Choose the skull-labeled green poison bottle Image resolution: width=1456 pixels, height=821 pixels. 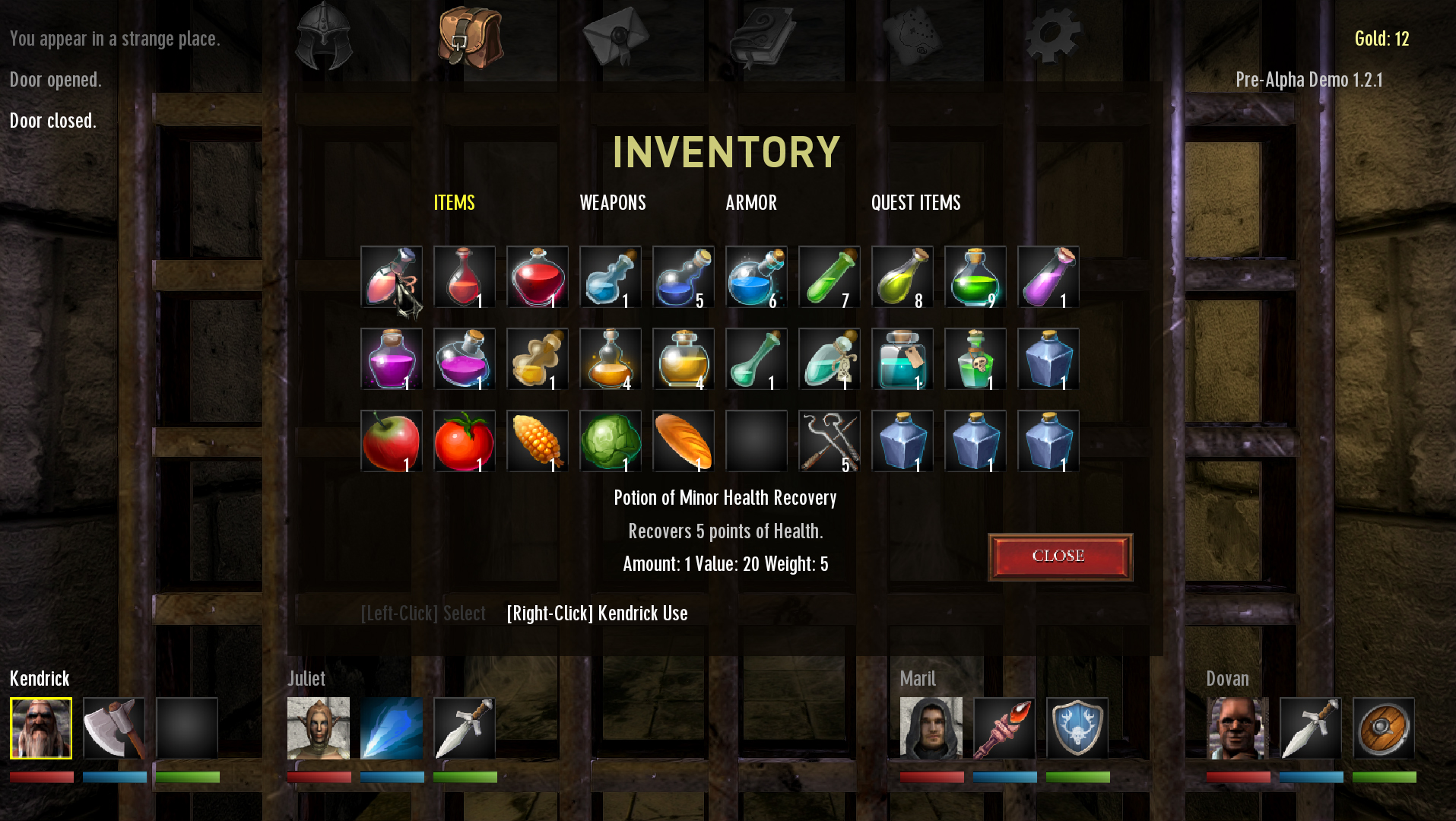coord(975,359)
